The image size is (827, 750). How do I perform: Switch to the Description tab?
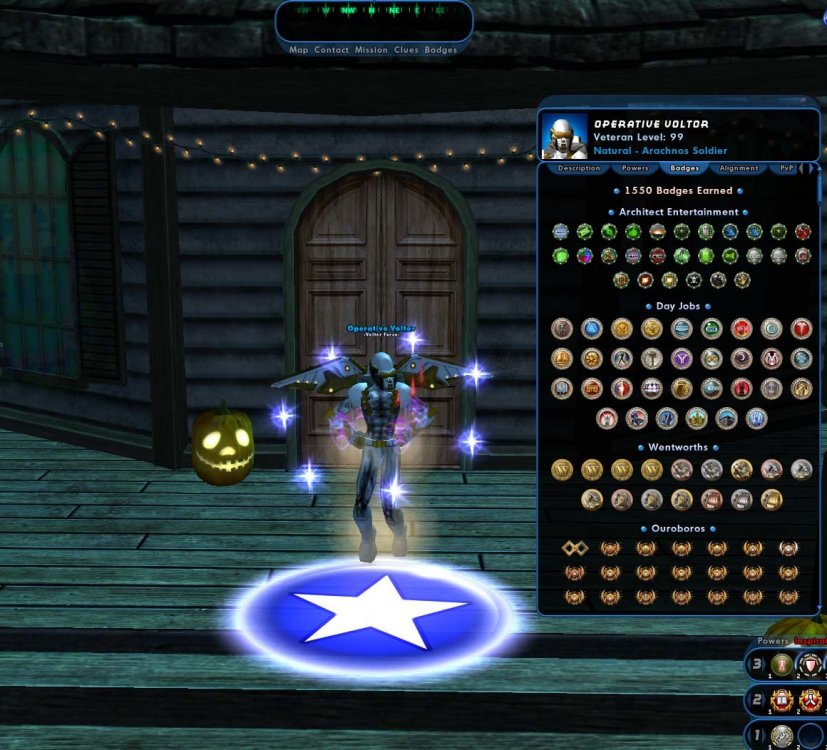pos(579,168)
